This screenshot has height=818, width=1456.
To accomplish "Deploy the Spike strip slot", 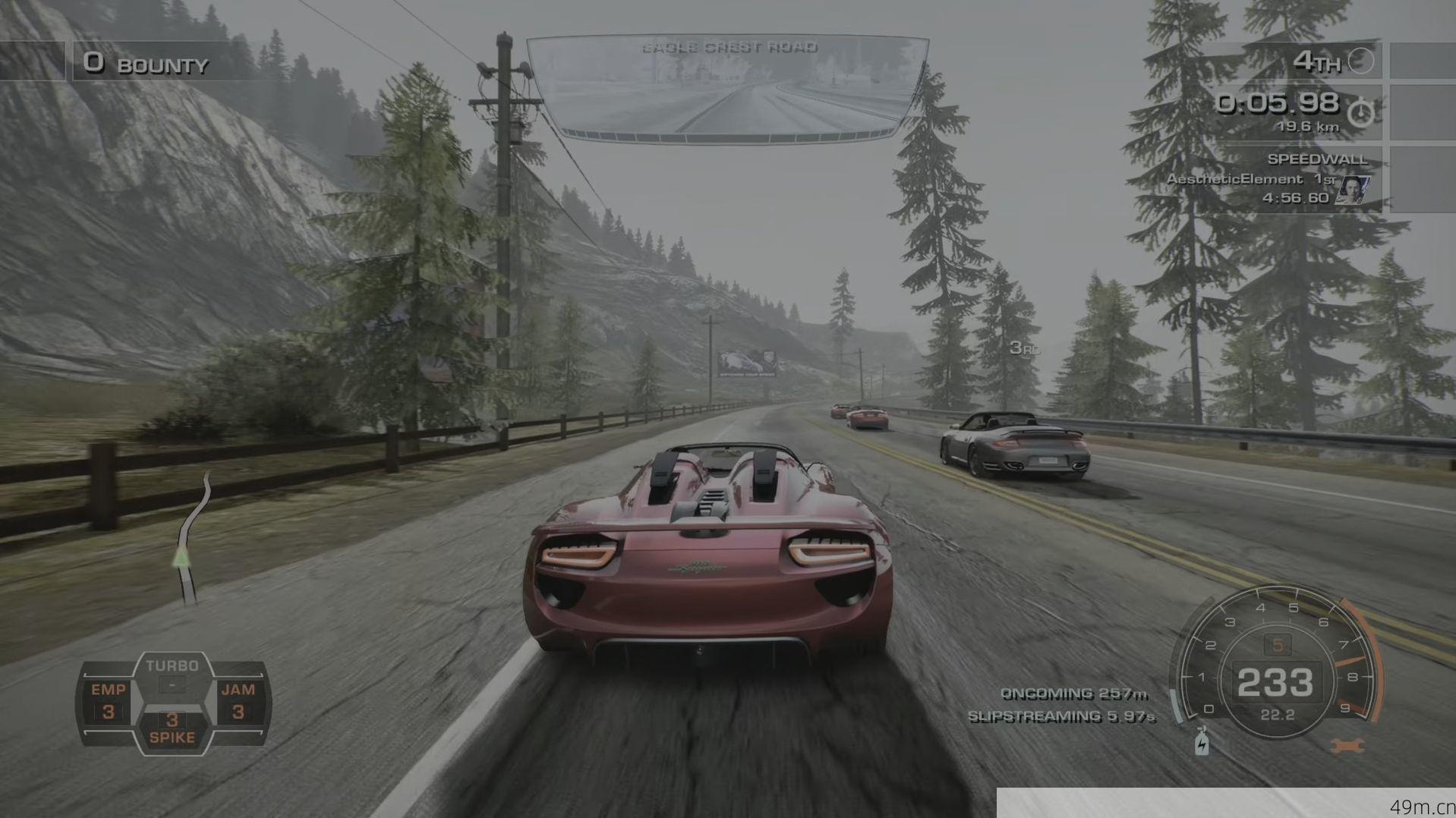I will [172, 728].
